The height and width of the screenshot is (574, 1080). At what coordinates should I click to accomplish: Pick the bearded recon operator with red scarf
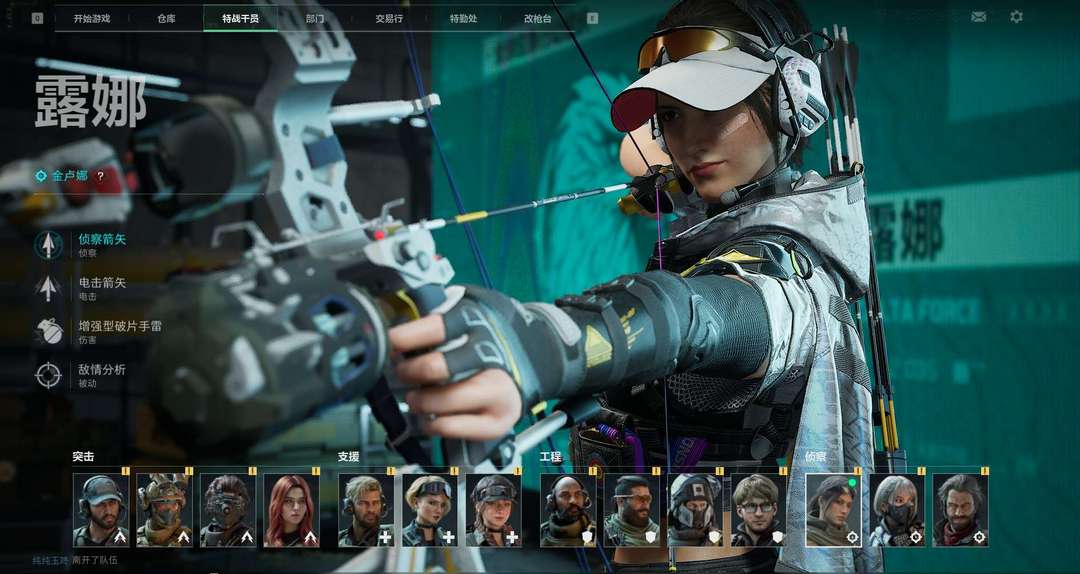pos(961,510)
